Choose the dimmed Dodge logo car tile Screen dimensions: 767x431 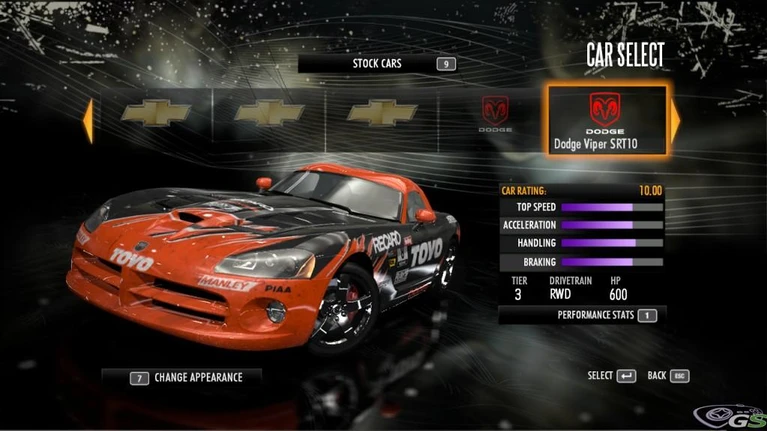[x=496, y=116]
